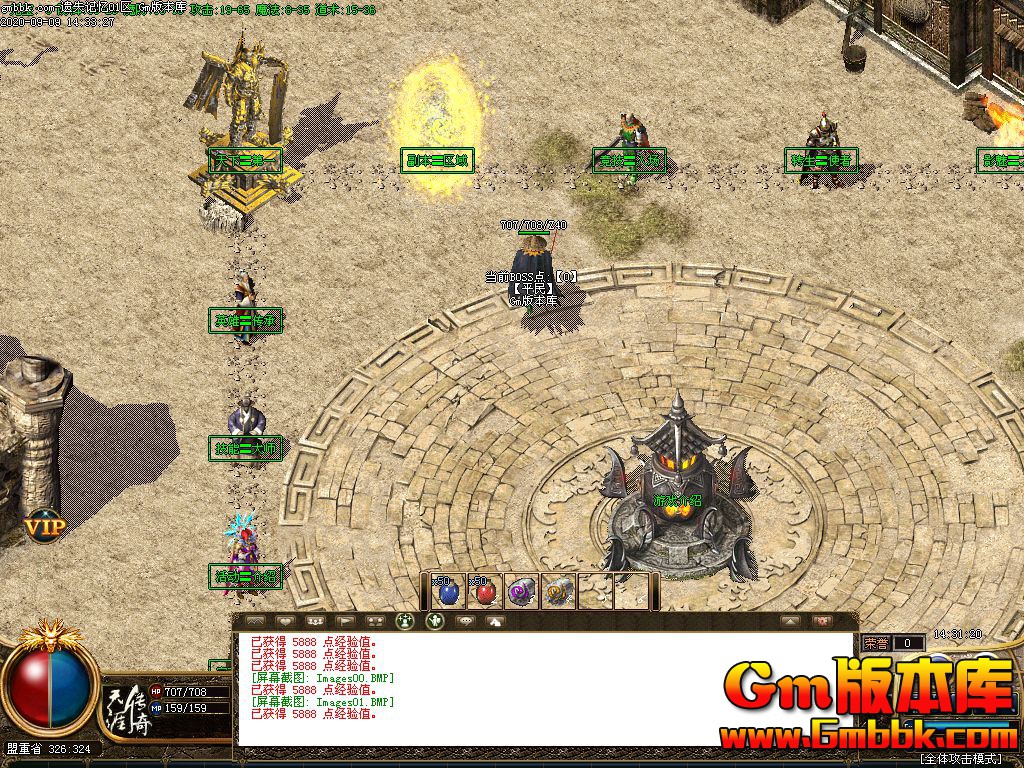Use the blue mana potion in the hotbar
This screenshot has height=768, width=1024.
[446, 592]
